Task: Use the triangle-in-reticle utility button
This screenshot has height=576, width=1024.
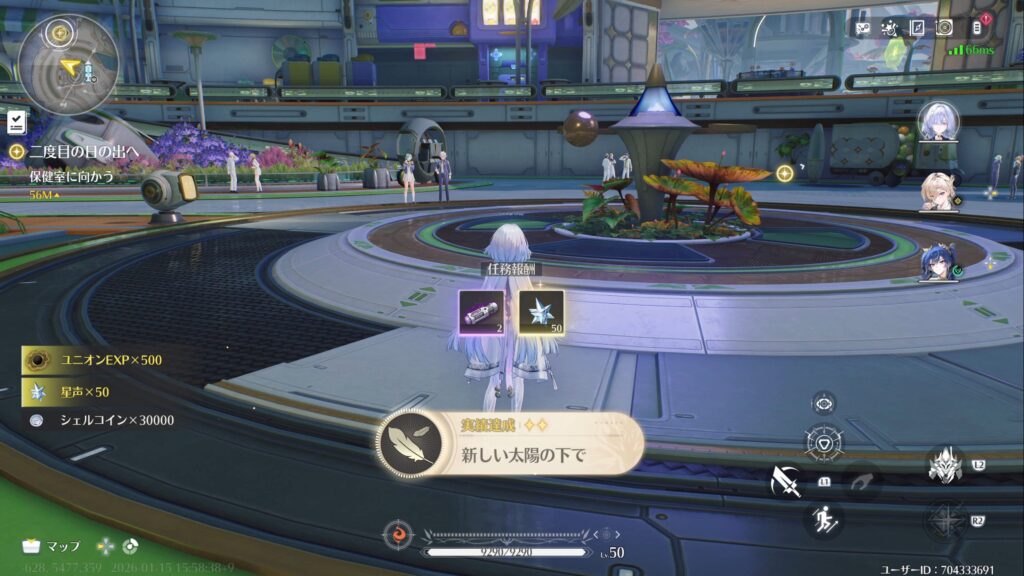Action: pyautogui.click(x=824, y=443)
